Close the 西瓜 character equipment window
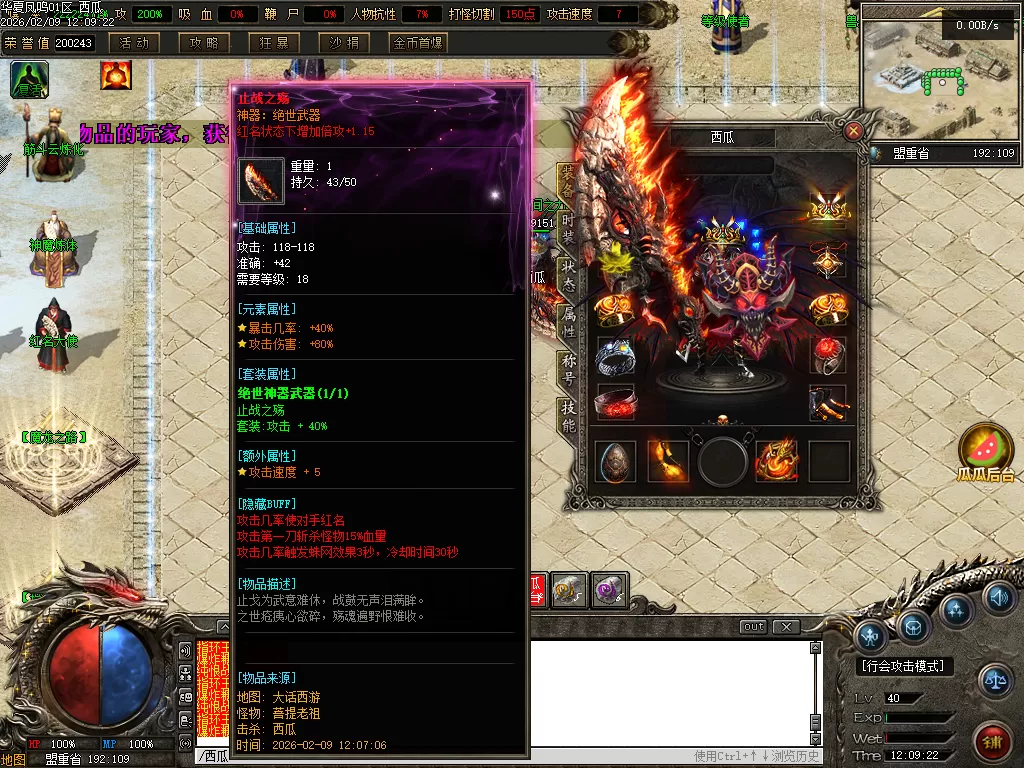Image resolution: width=1024 pixels, height=768 pixels. point(853,131)
